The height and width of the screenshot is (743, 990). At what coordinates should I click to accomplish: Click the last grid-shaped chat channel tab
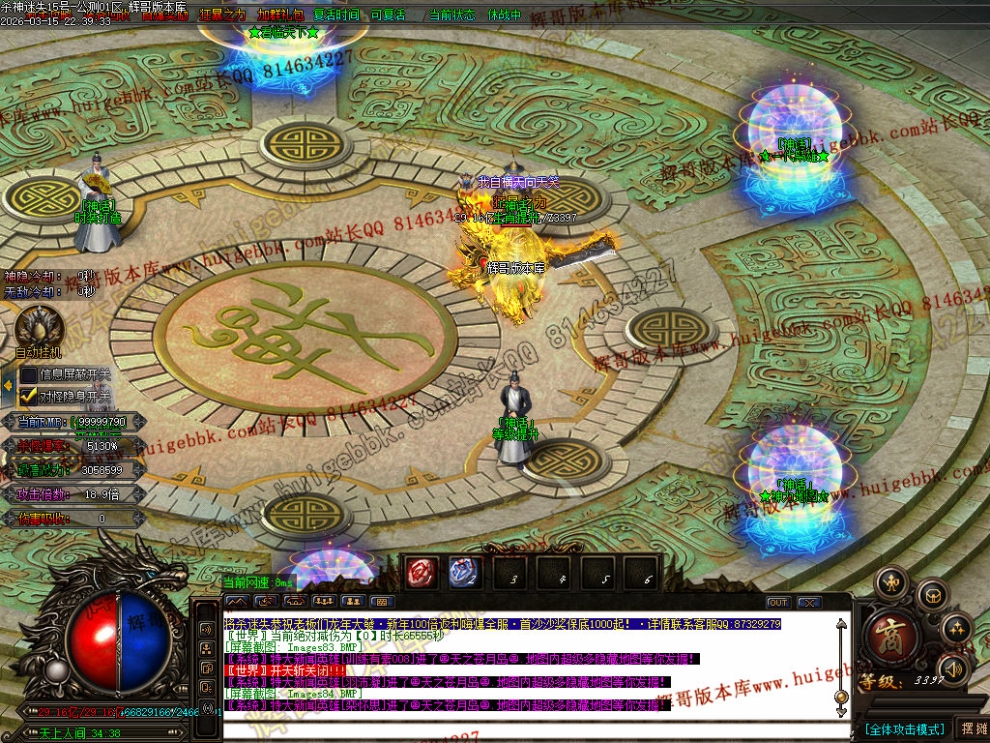[380, 602]
